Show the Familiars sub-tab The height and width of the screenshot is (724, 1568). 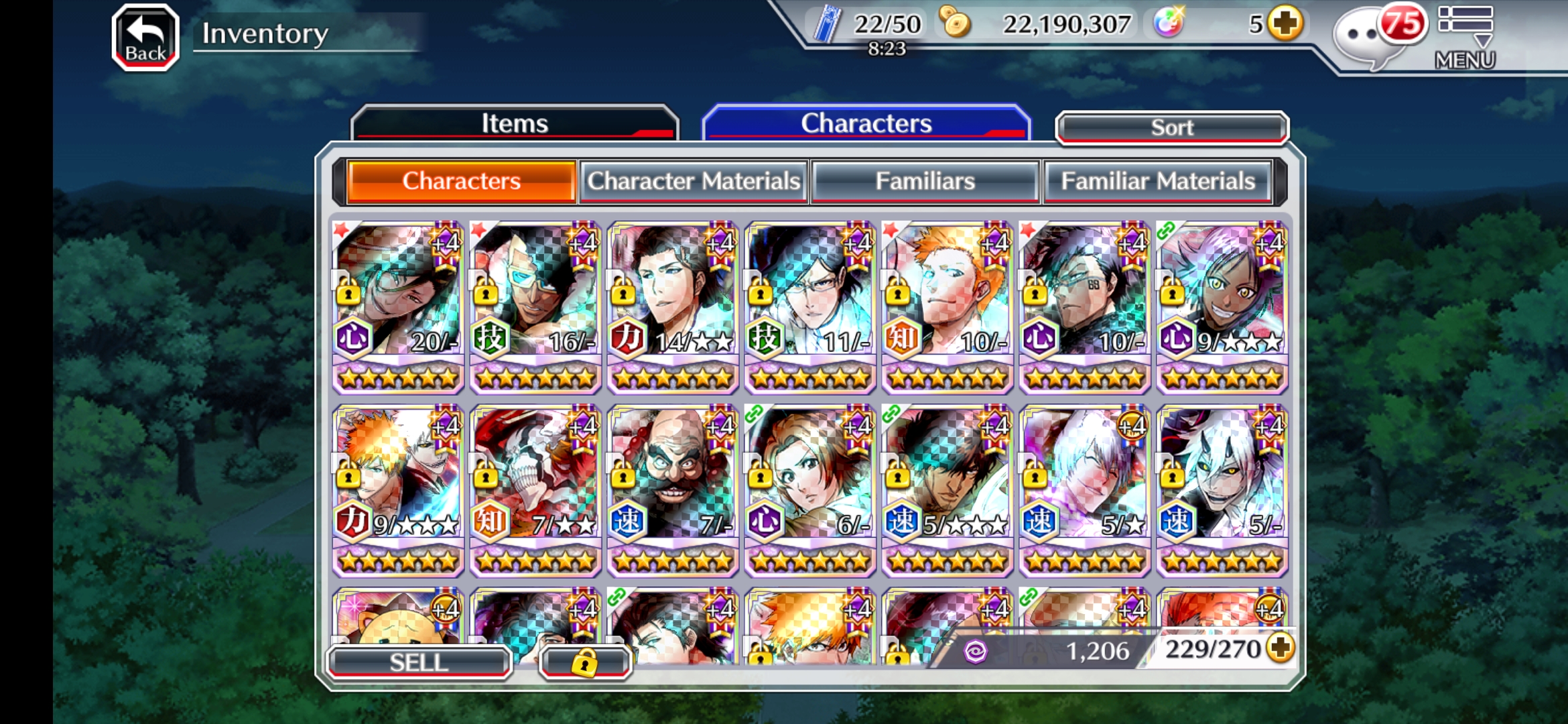coord(925,181)
